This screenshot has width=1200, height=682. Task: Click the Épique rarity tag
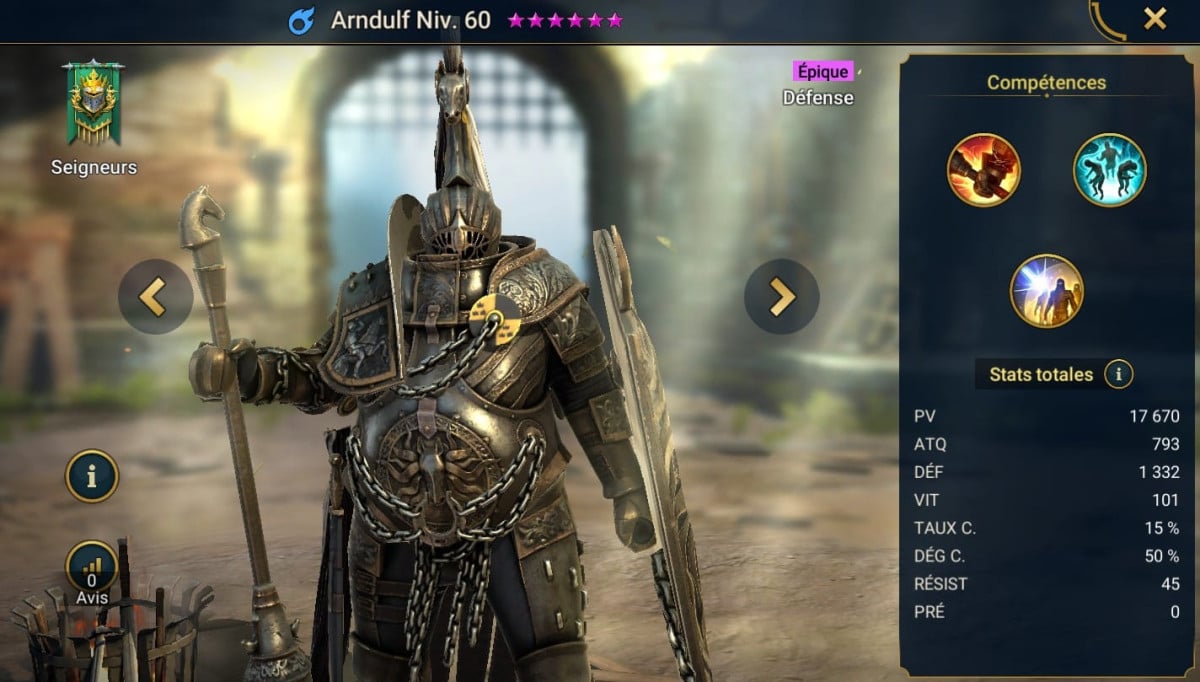pyautogui.click(x=823, y=72)
